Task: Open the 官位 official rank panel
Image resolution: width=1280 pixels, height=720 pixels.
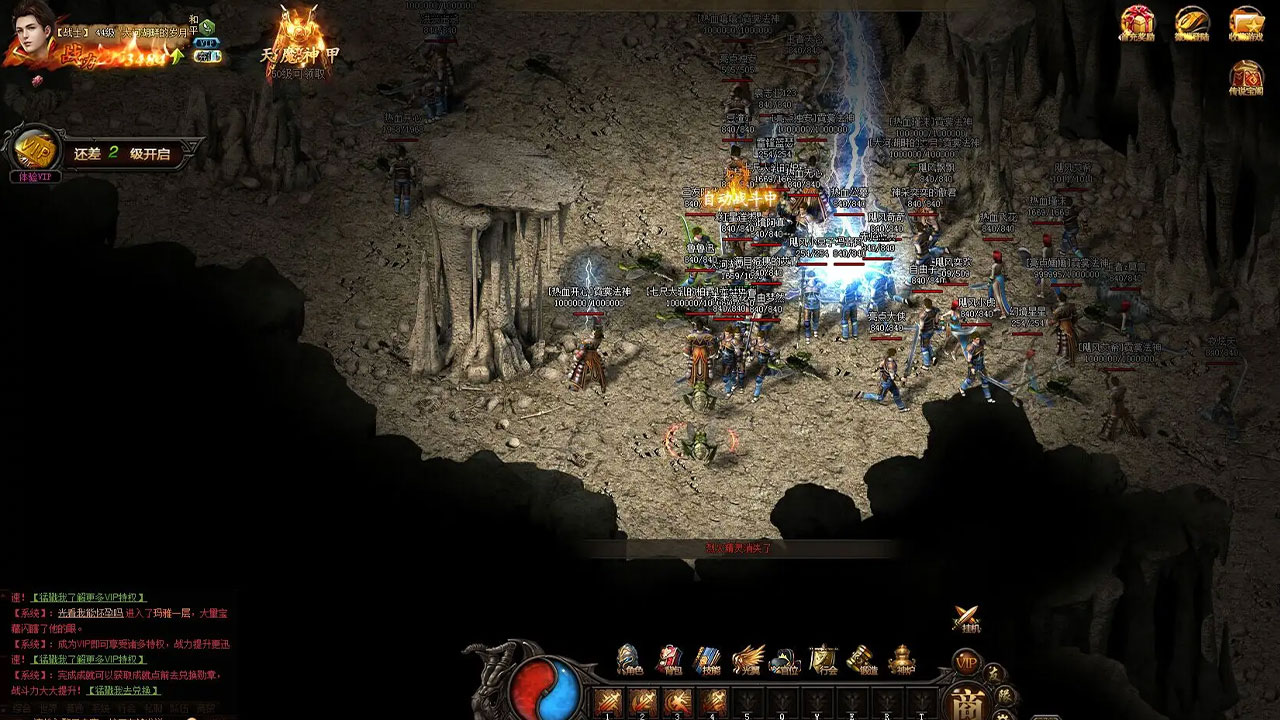Action: click(x=786, y=661)
